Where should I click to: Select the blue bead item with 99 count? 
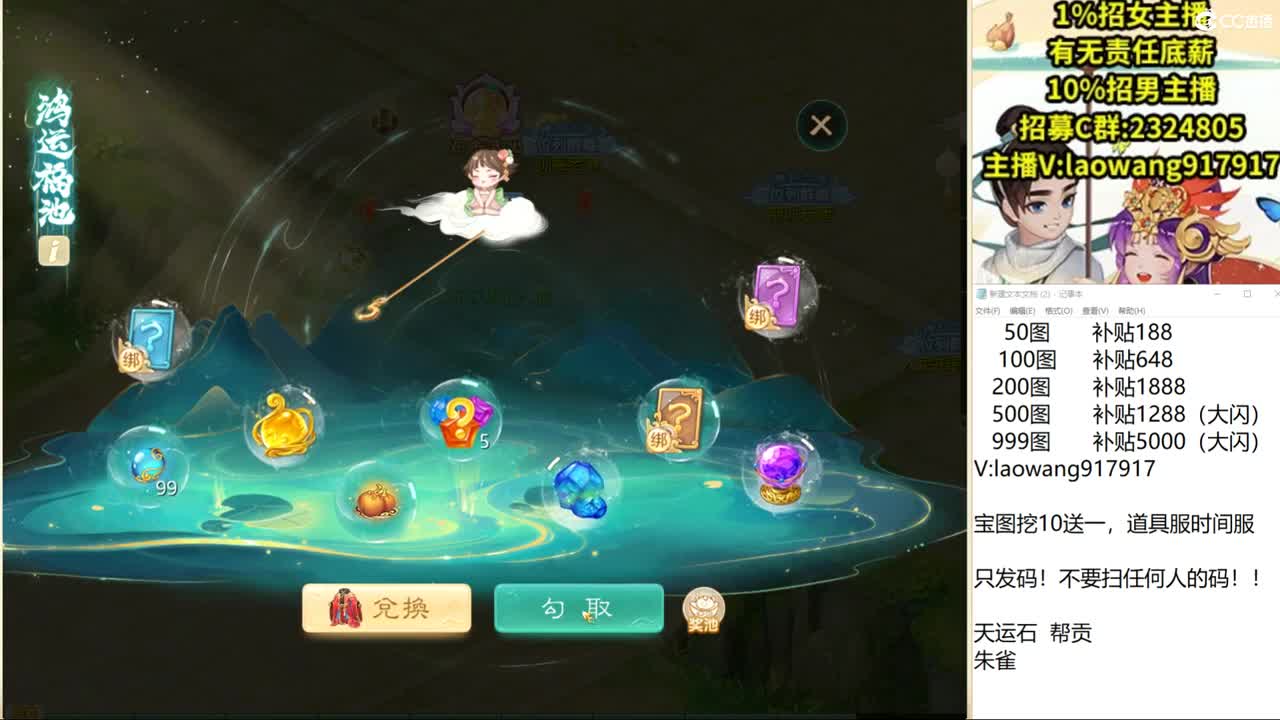coord(148,462)
